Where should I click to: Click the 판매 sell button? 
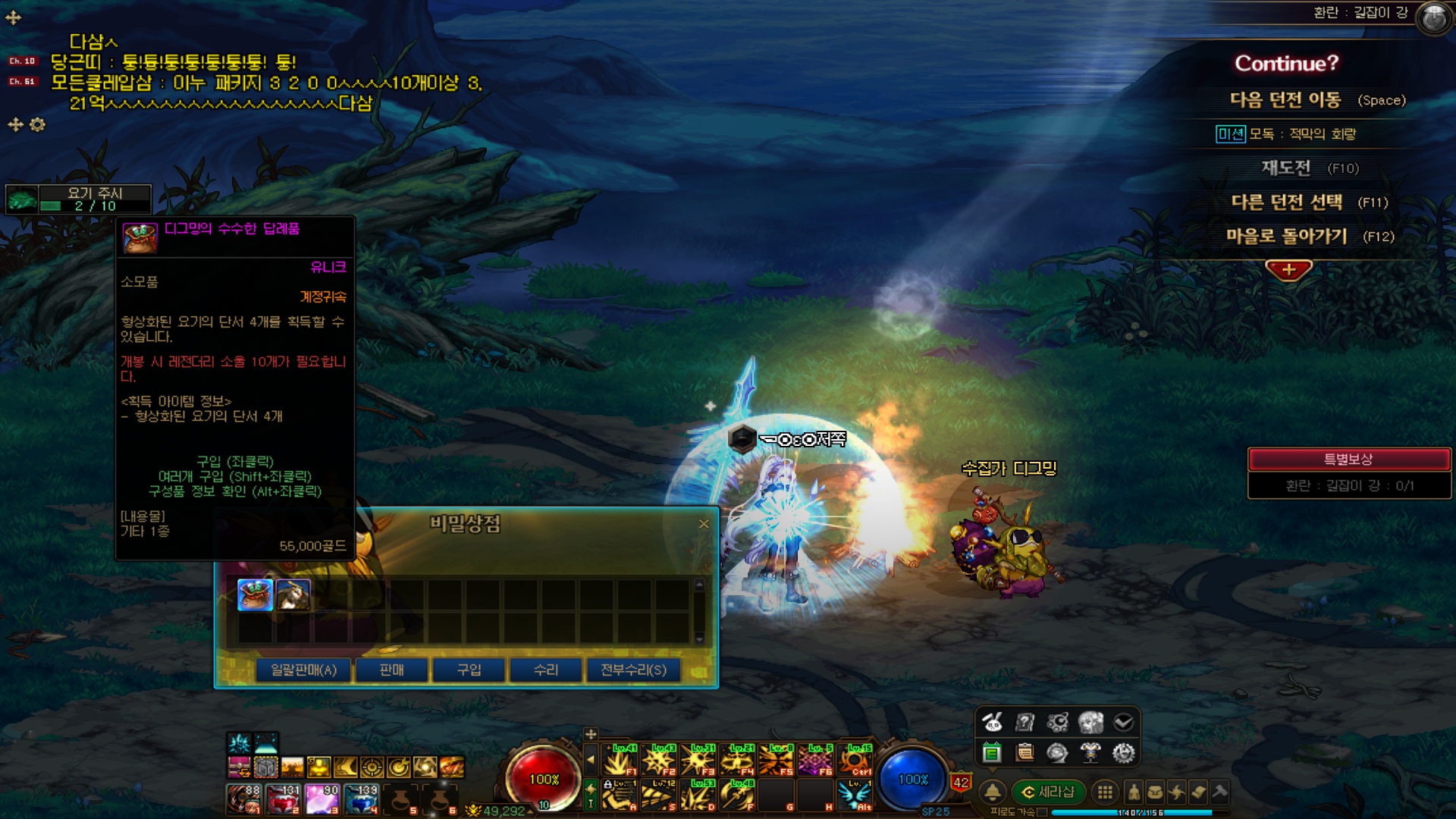(x=391, y=670)
